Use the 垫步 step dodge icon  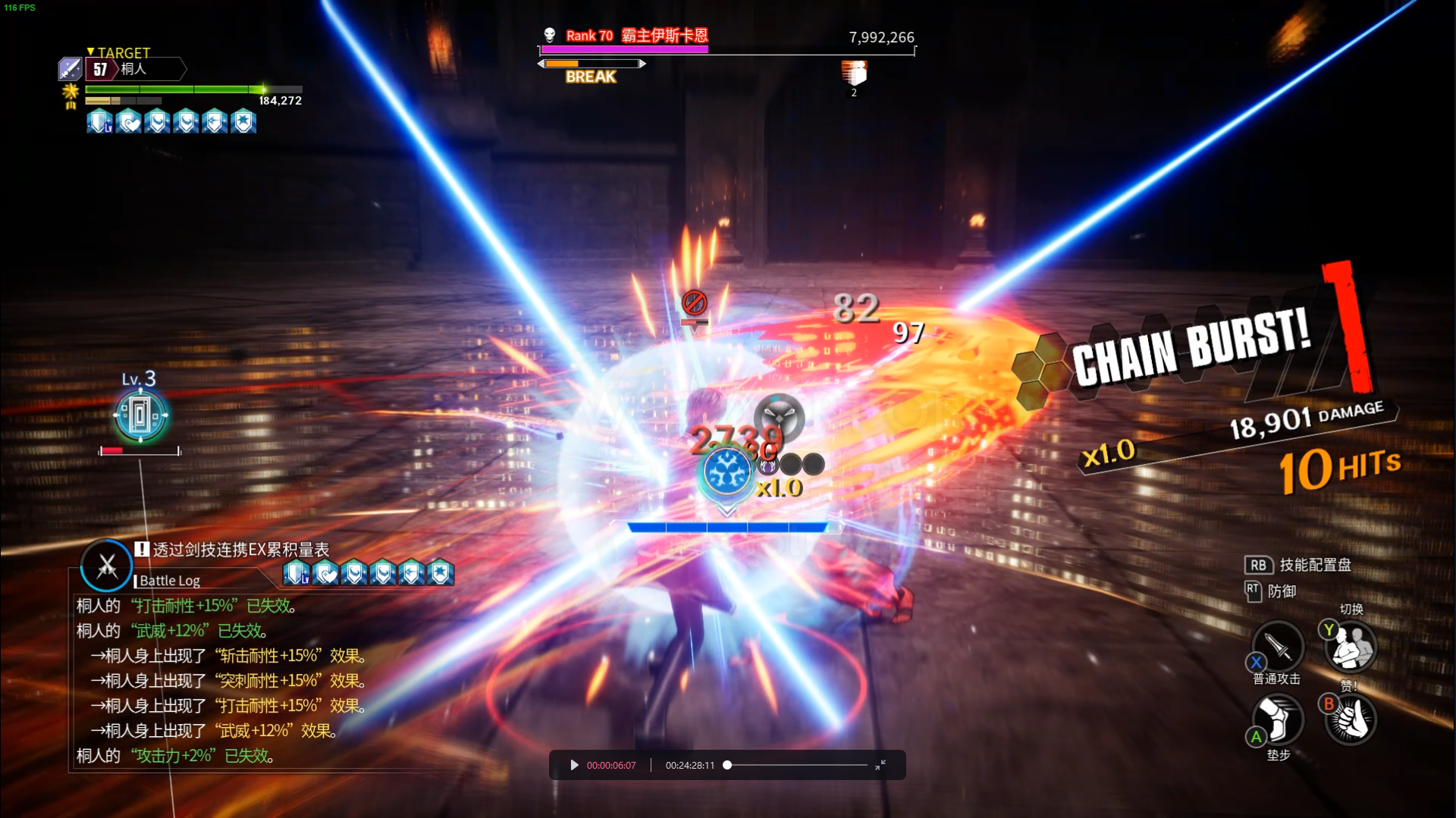(1278, 719)
